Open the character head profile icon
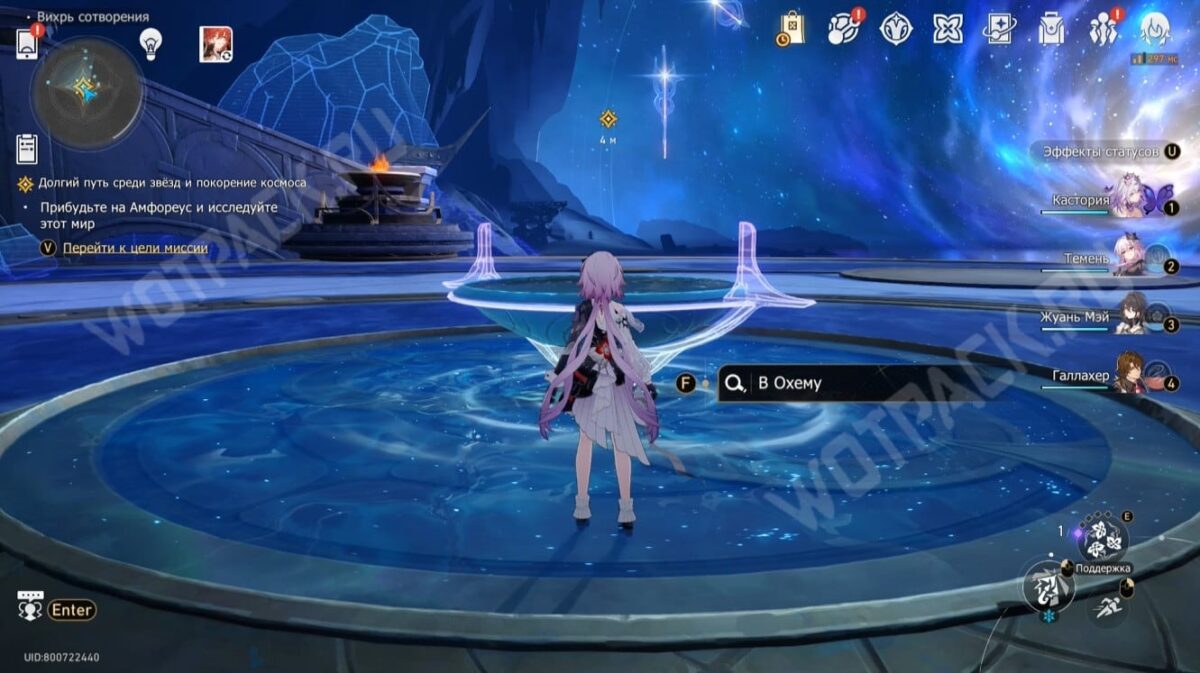1200x673 pixels. pos(1155,29)
